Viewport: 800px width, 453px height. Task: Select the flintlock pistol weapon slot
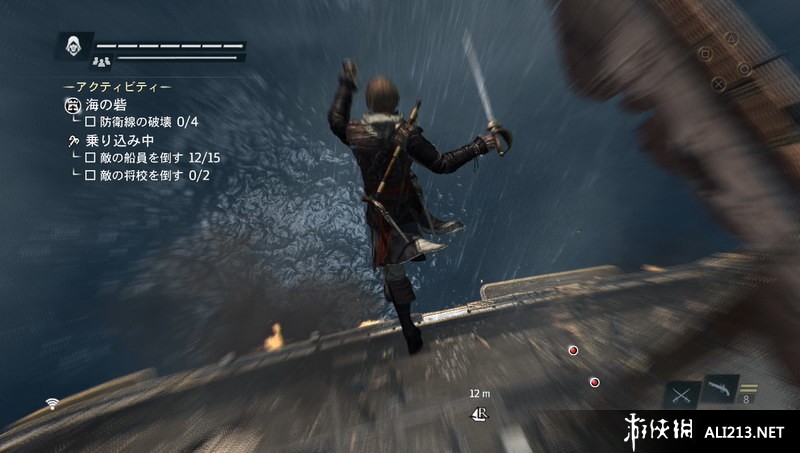(x=720, y=389)
